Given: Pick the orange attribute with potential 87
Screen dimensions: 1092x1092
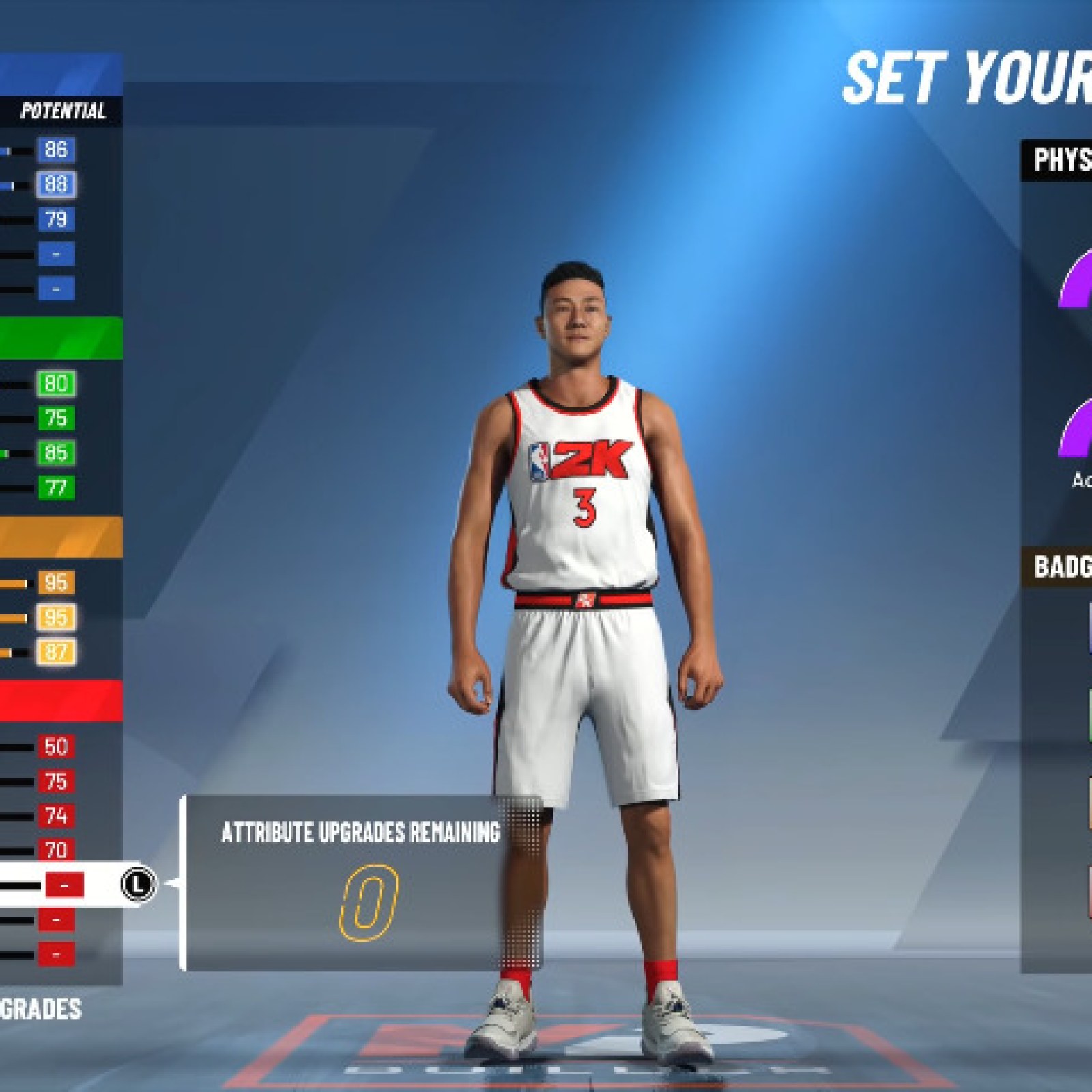Looking at the screenshot, I should 55,652.
